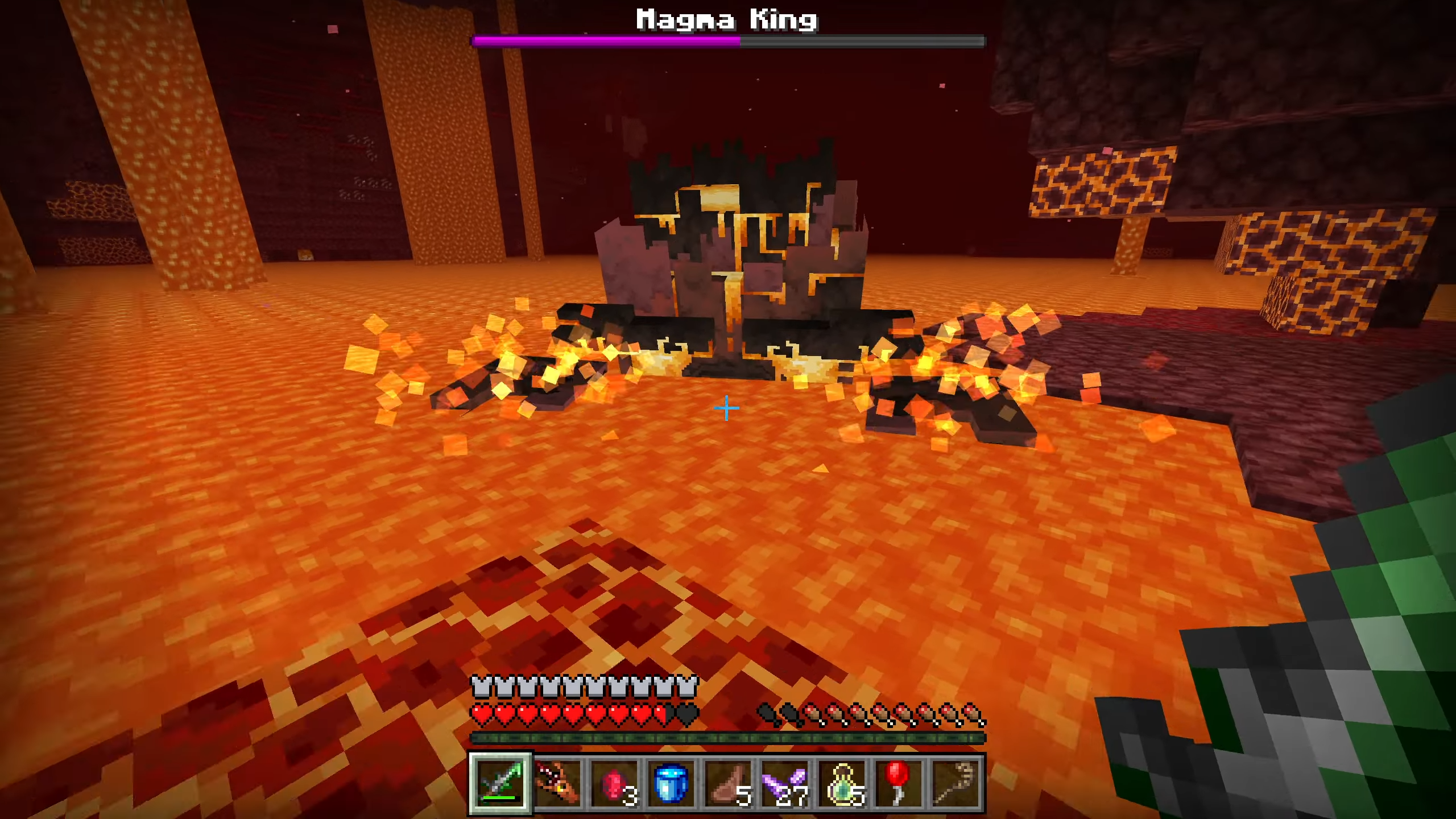1456x819 pixels.
Task: Select the red balloon hotbar slot
Action: (899, 784)
